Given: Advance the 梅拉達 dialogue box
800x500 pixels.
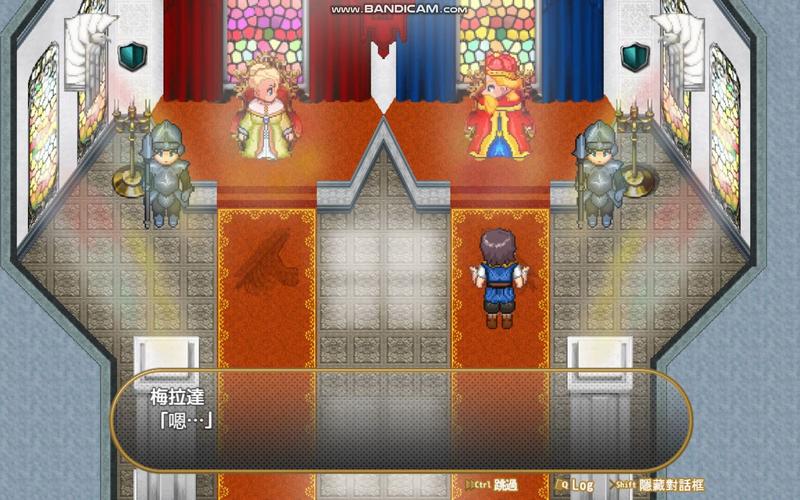Looking at the screenshot, I should [x=400, y=420].
